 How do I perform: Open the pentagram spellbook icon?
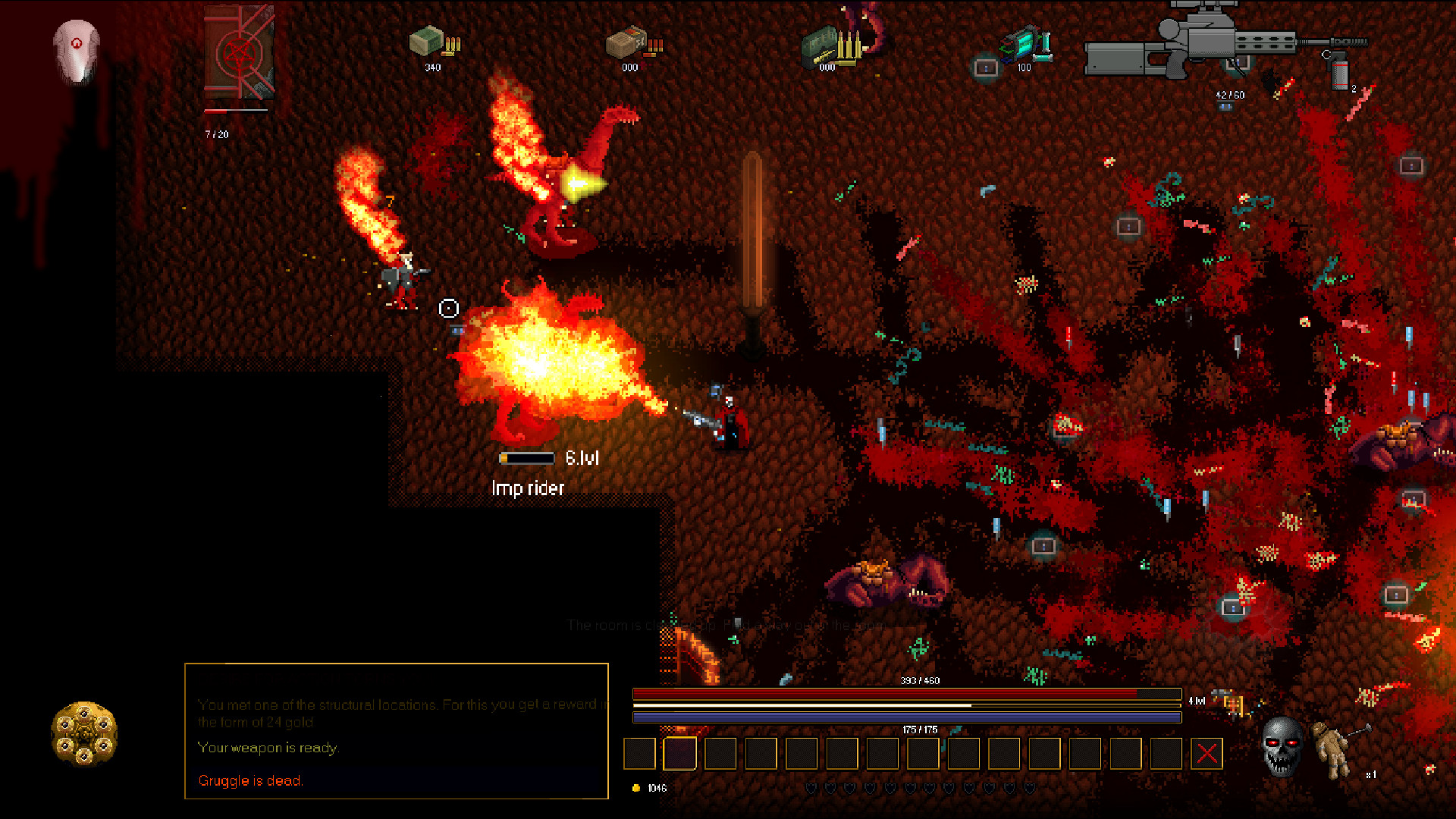[239, 53]
